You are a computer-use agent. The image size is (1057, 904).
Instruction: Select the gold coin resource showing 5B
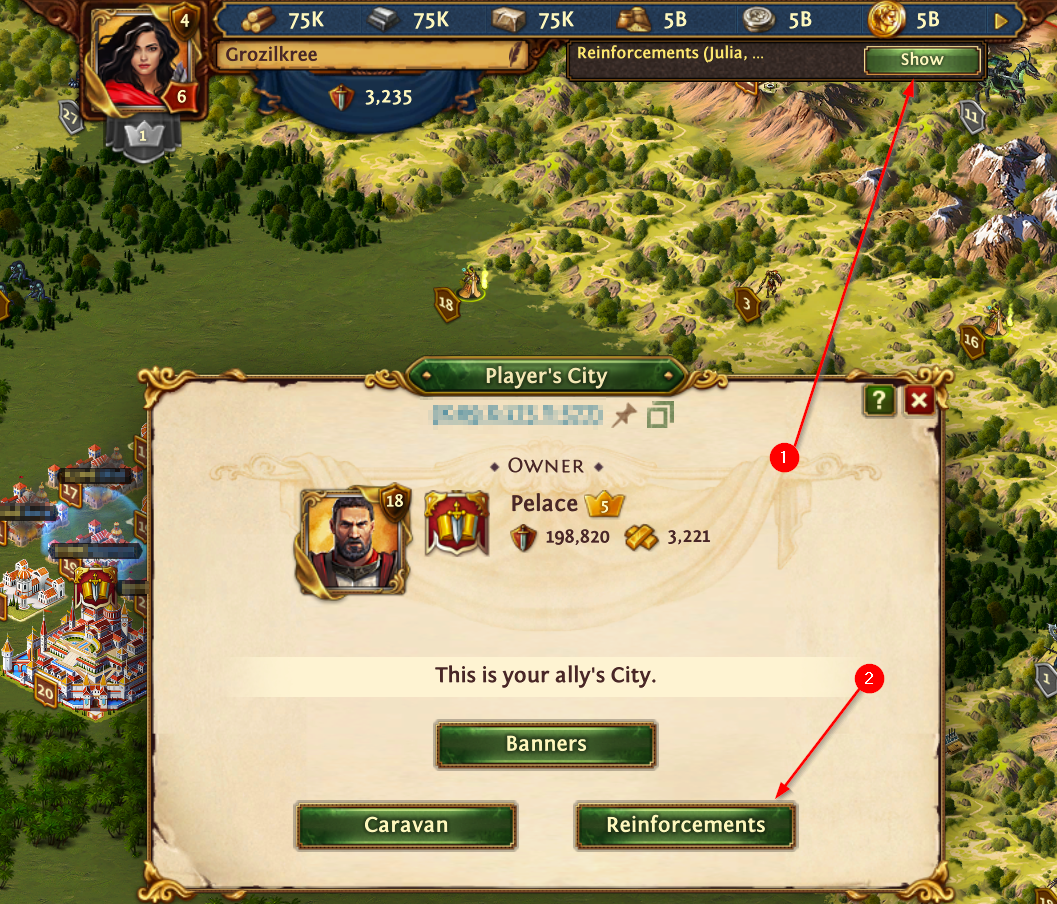point(884,20)
